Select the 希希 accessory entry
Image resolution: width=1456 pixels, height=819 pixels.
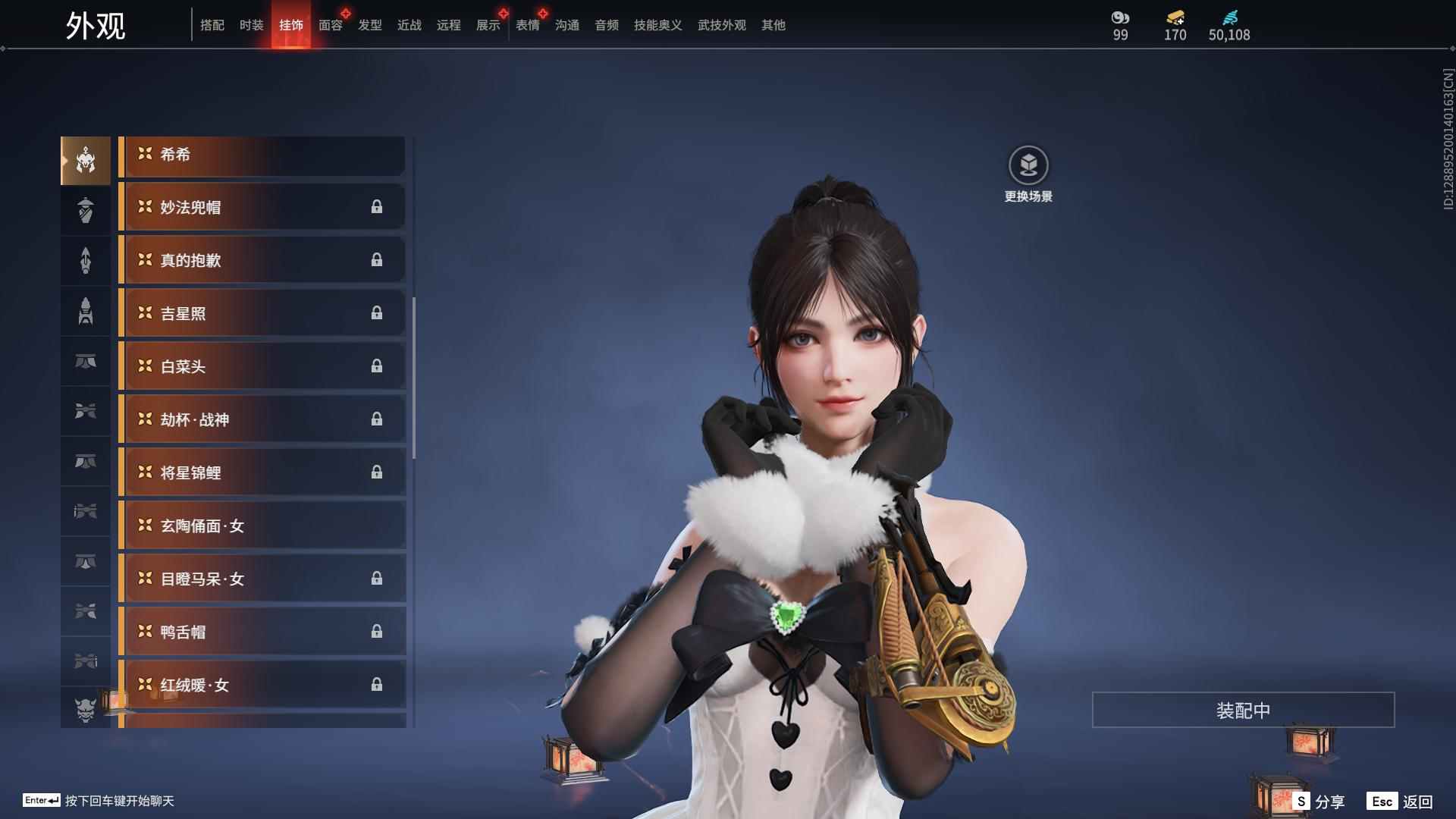point(262,155)
